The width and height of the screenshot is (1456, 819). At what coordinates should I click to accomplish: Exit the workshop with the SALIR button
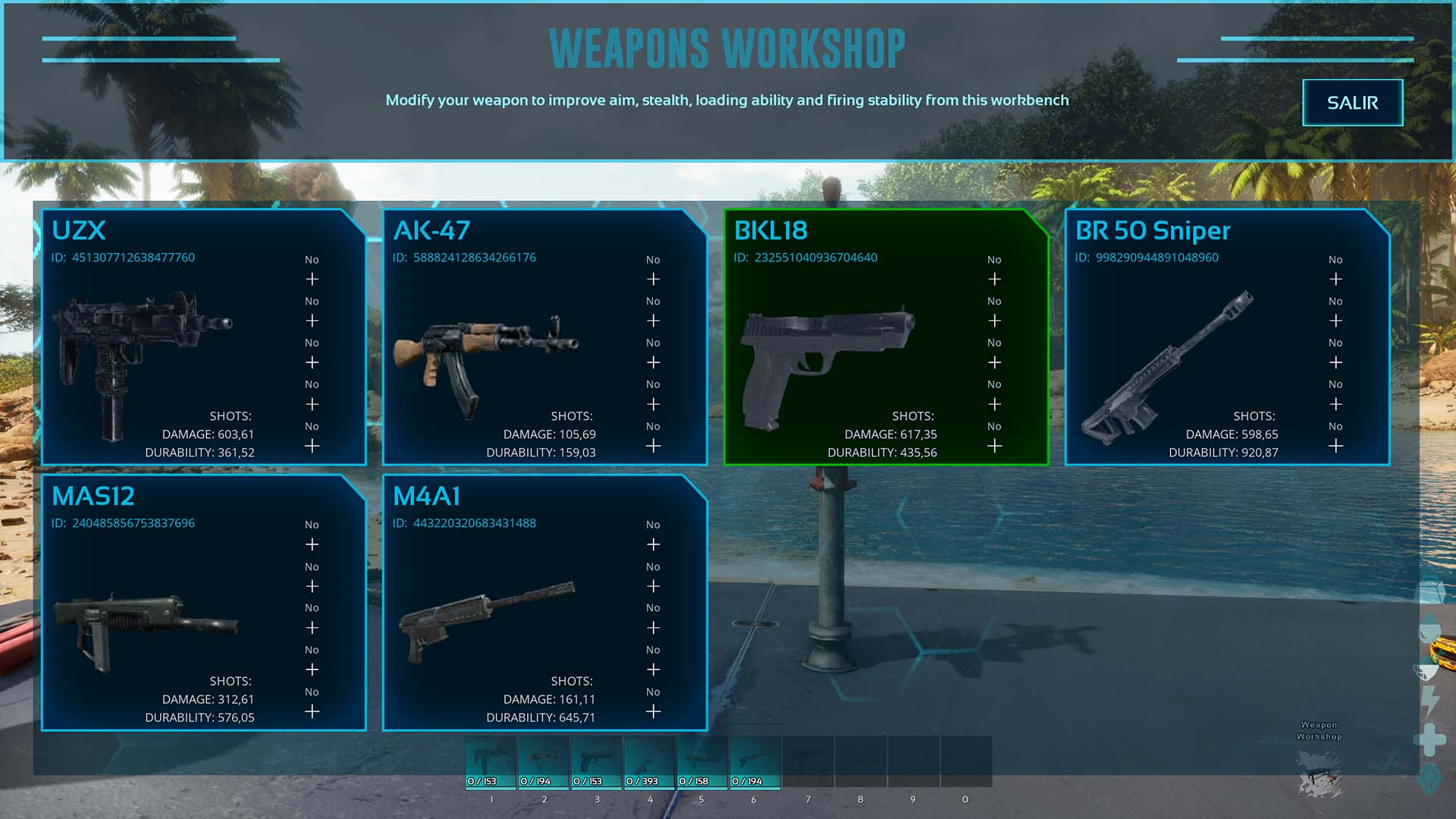click(1352, 102)
